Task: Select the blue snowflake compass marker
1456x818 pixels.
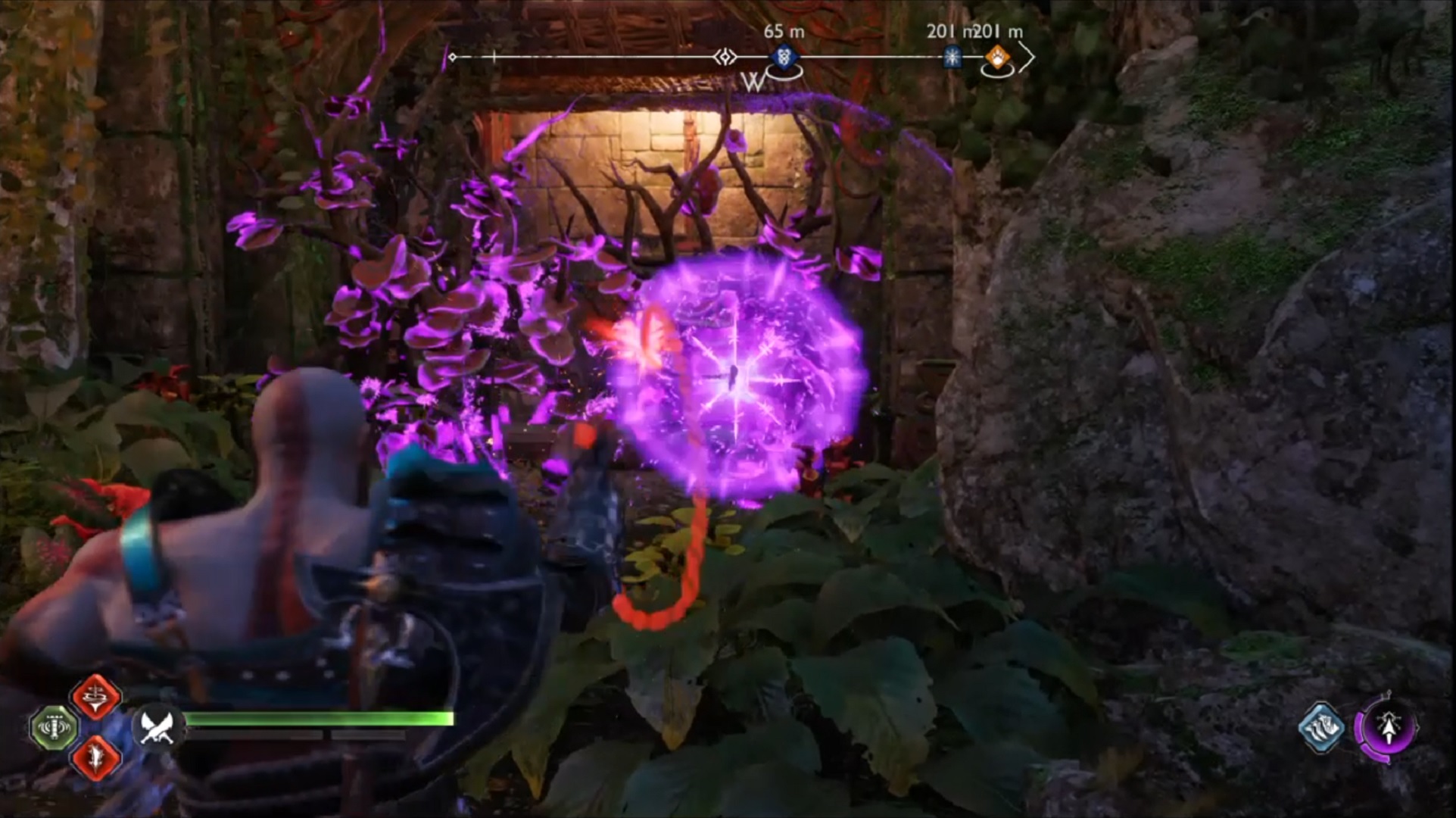Action: pyautogui.click(x=952, y=58)
